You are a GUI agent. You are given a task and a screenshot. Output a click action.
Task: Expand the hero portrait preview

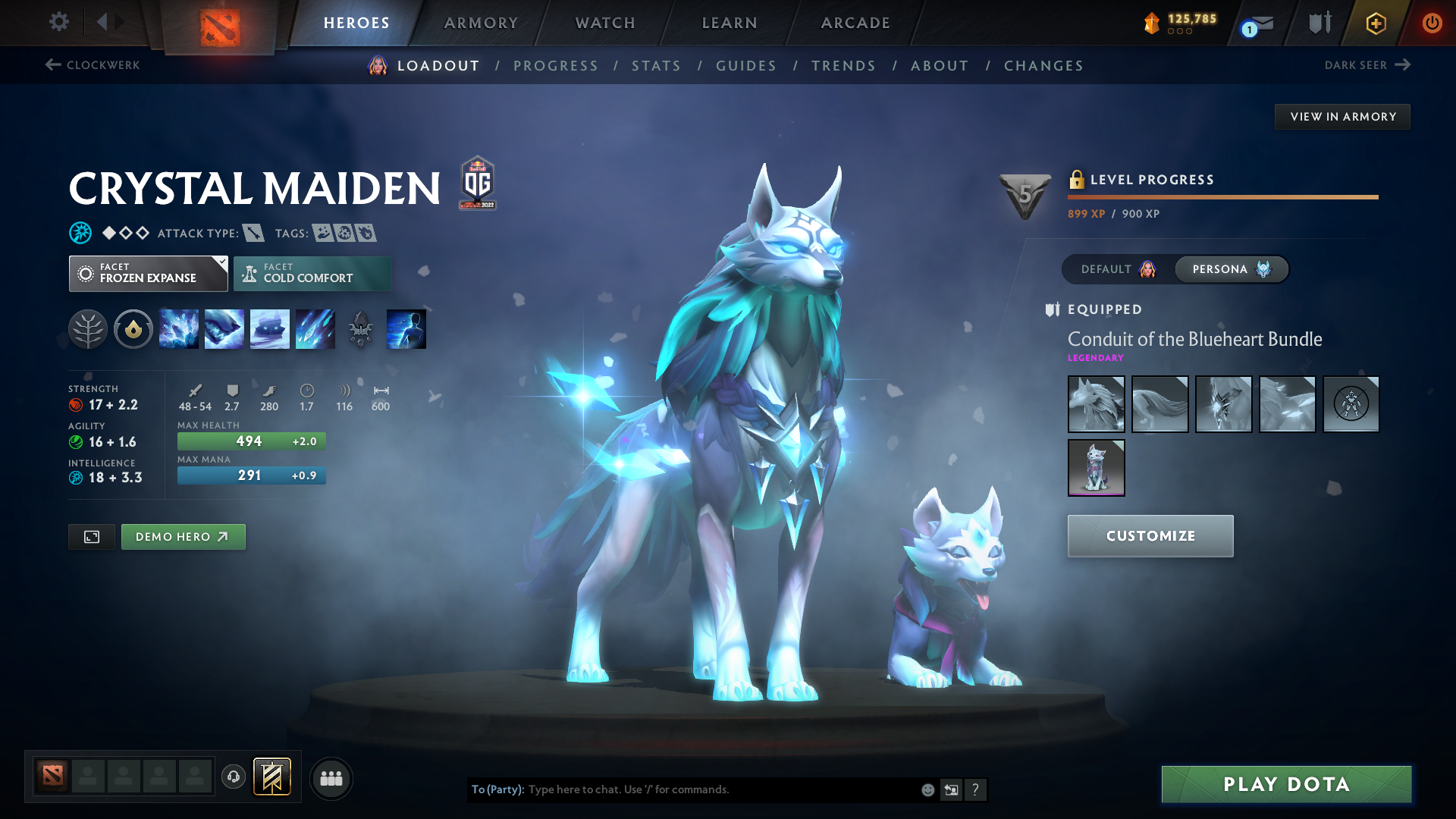(x=91, y=536)
